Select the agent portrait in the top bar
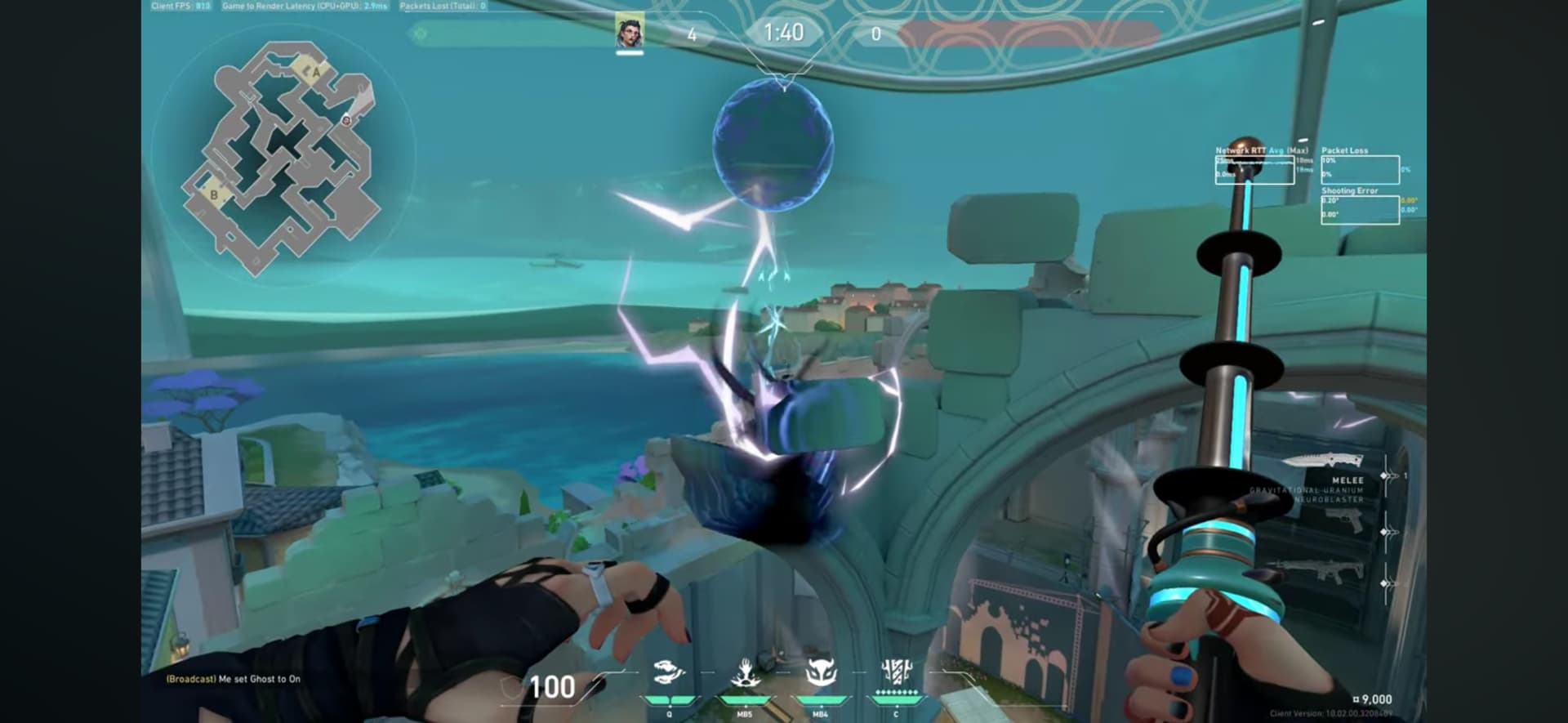 (x=629, y=33)
